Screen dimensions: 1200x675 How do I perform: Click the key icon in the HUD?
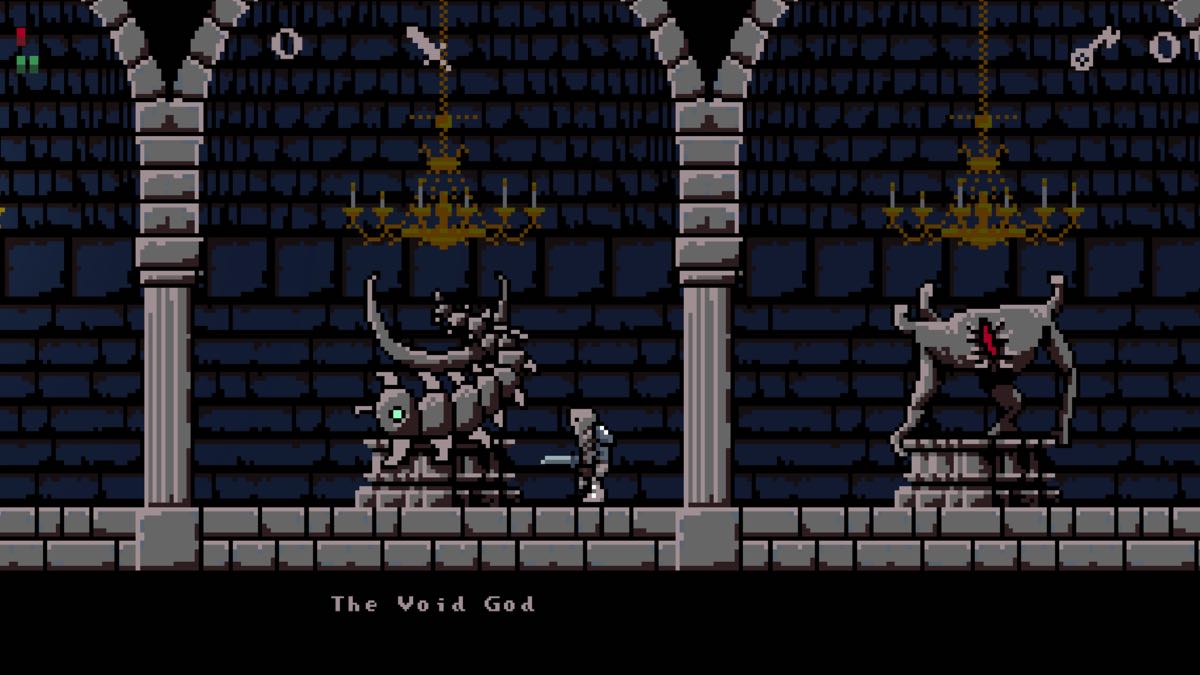click(1094, 48)
